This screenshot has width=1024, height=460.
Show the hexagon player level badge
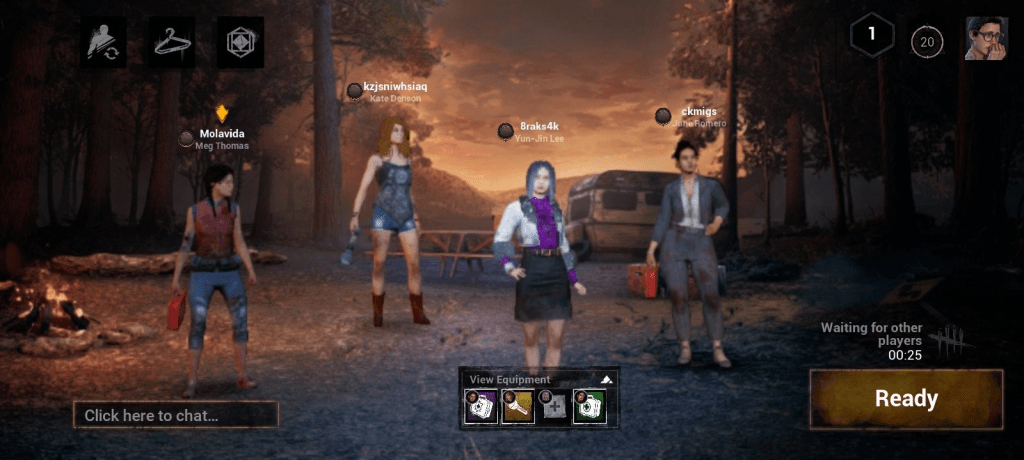[x=871, y=36]
